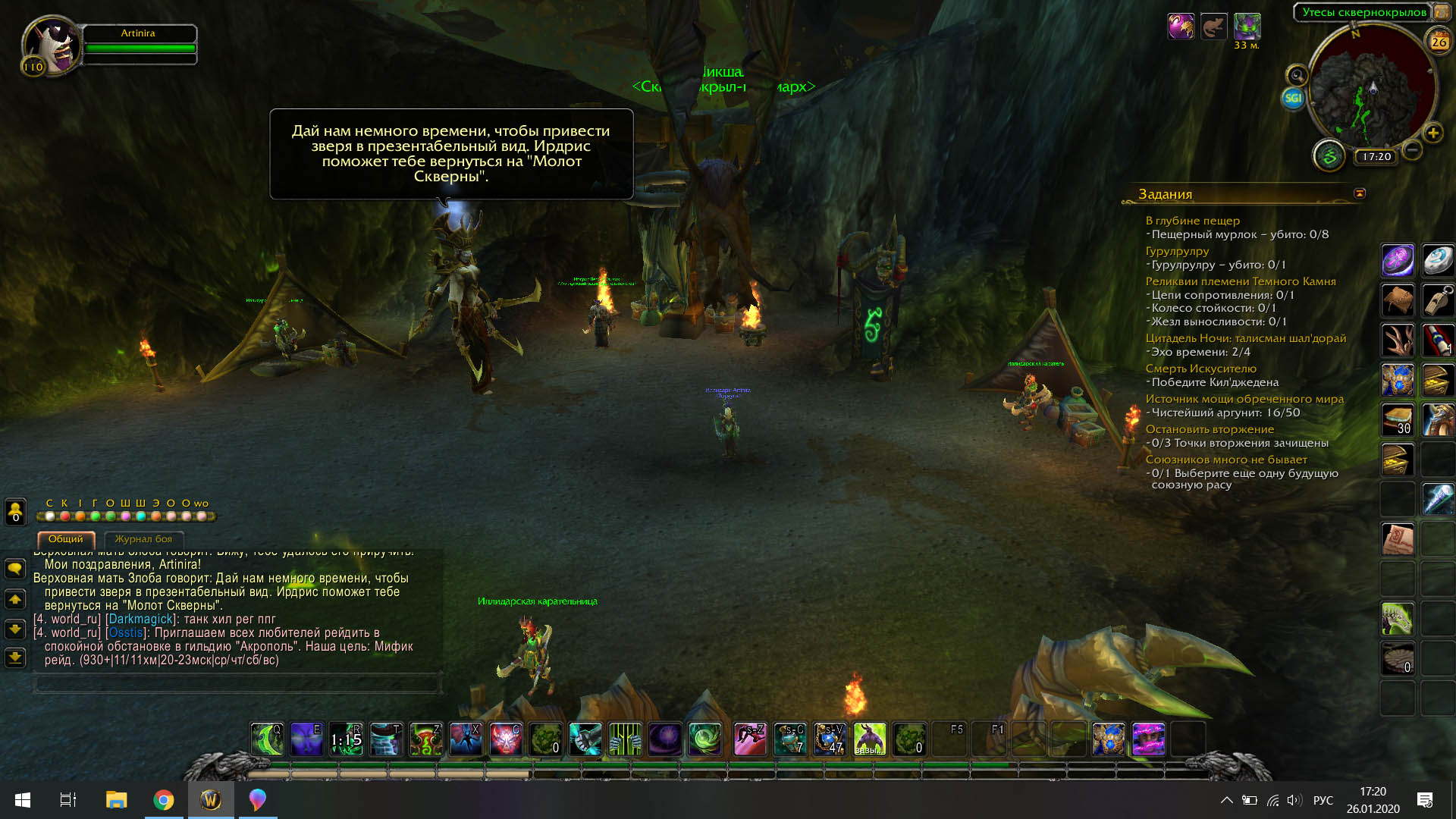The height and width of the screenshot is (819, 1456).
Task: Open the class order hall report button
Action: [x=1329, y=156]
